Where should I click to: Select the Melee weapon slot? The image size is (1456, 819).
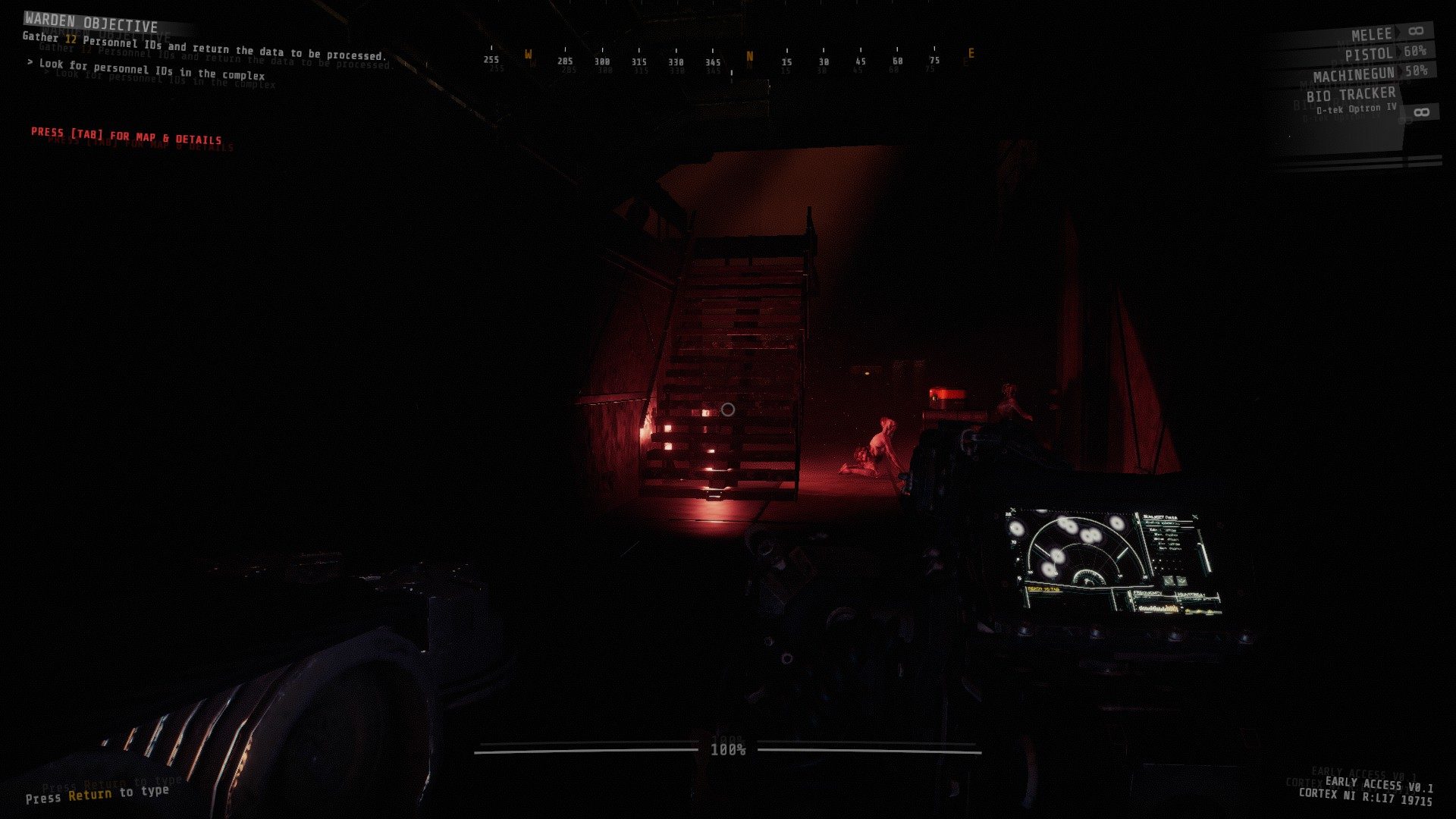(x=1373, y=34)
